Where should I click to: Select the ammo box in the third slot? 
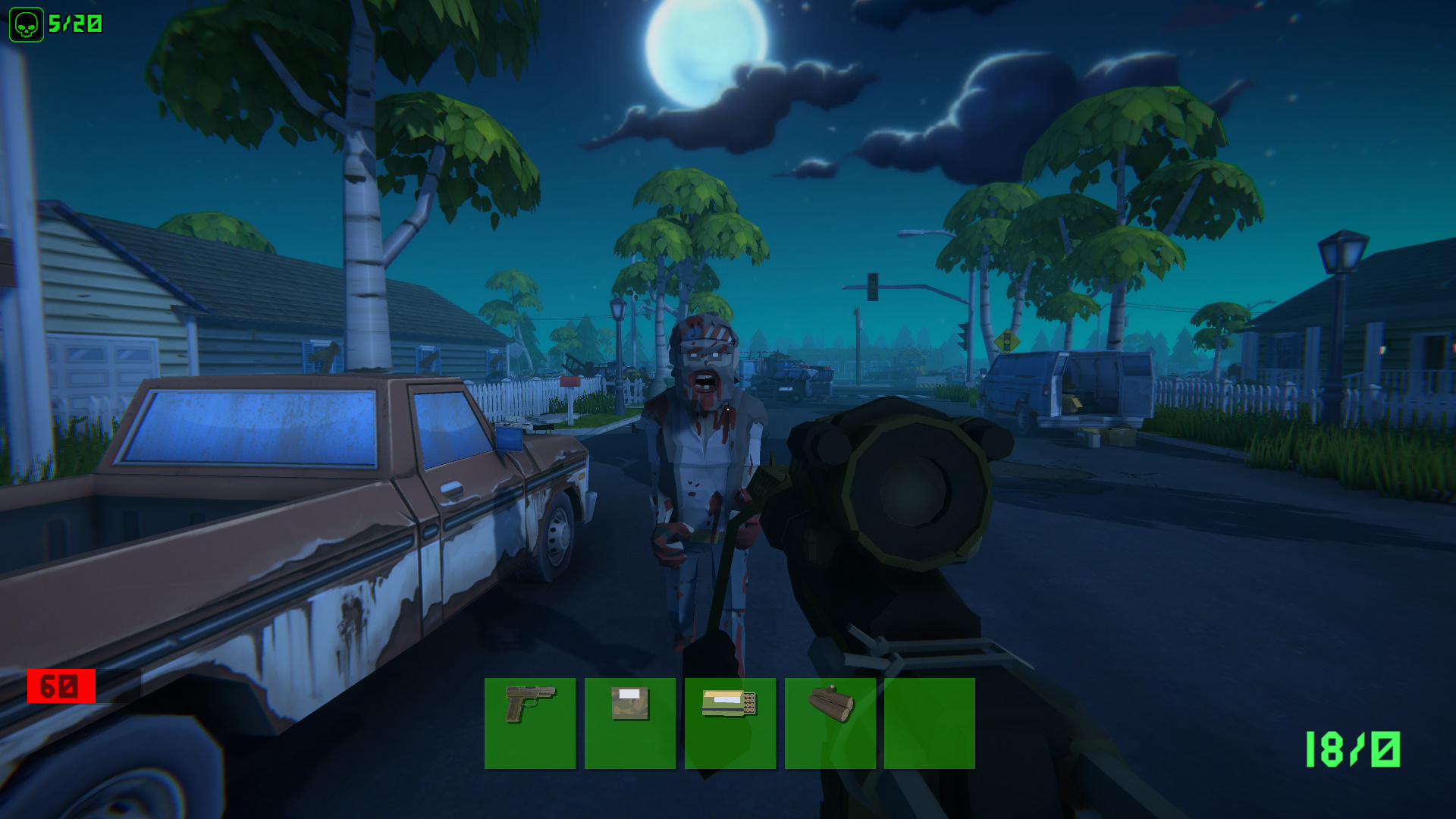(x=730, y=721)
